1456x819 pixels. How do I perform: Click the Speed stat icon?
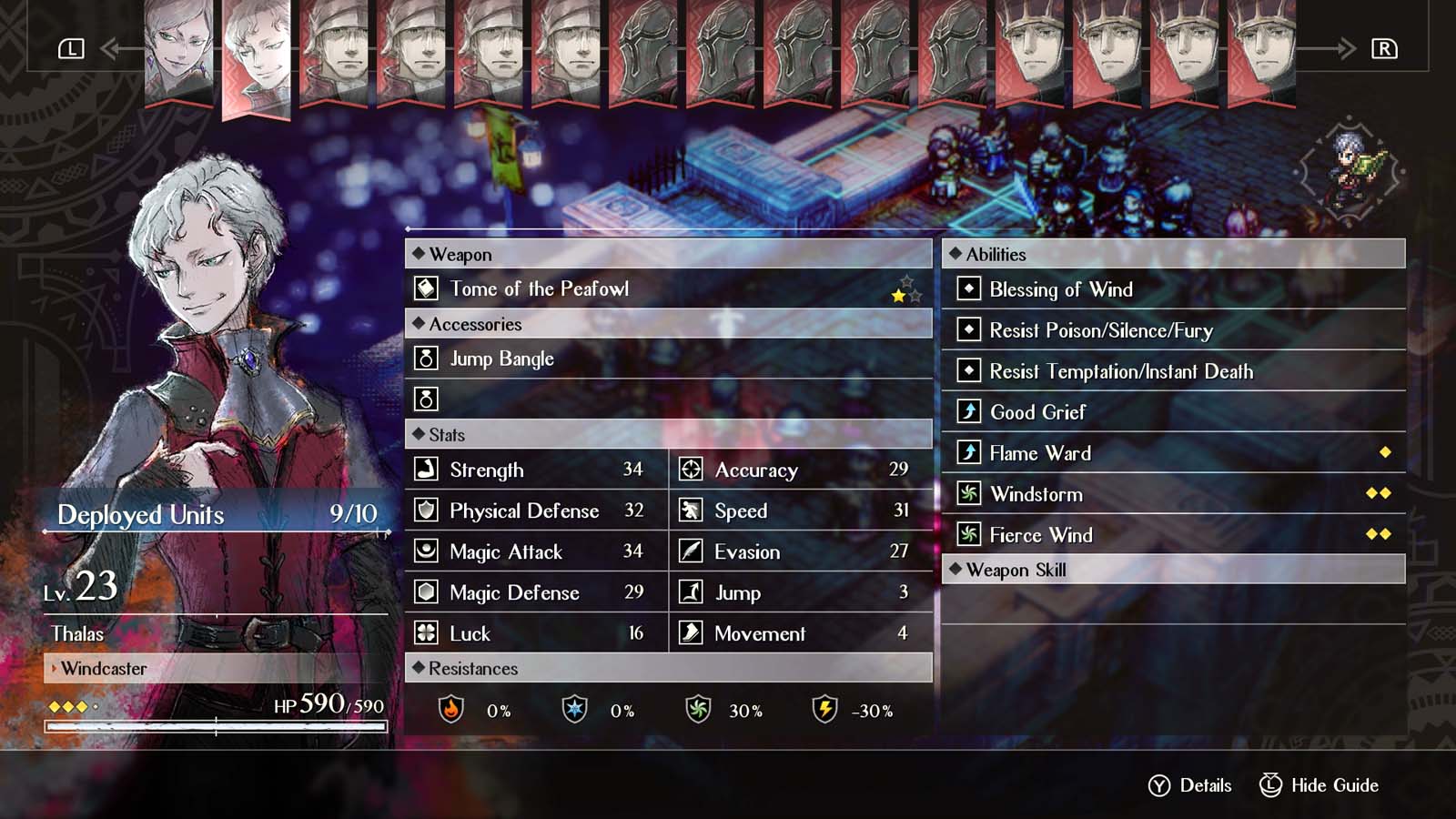692,511
